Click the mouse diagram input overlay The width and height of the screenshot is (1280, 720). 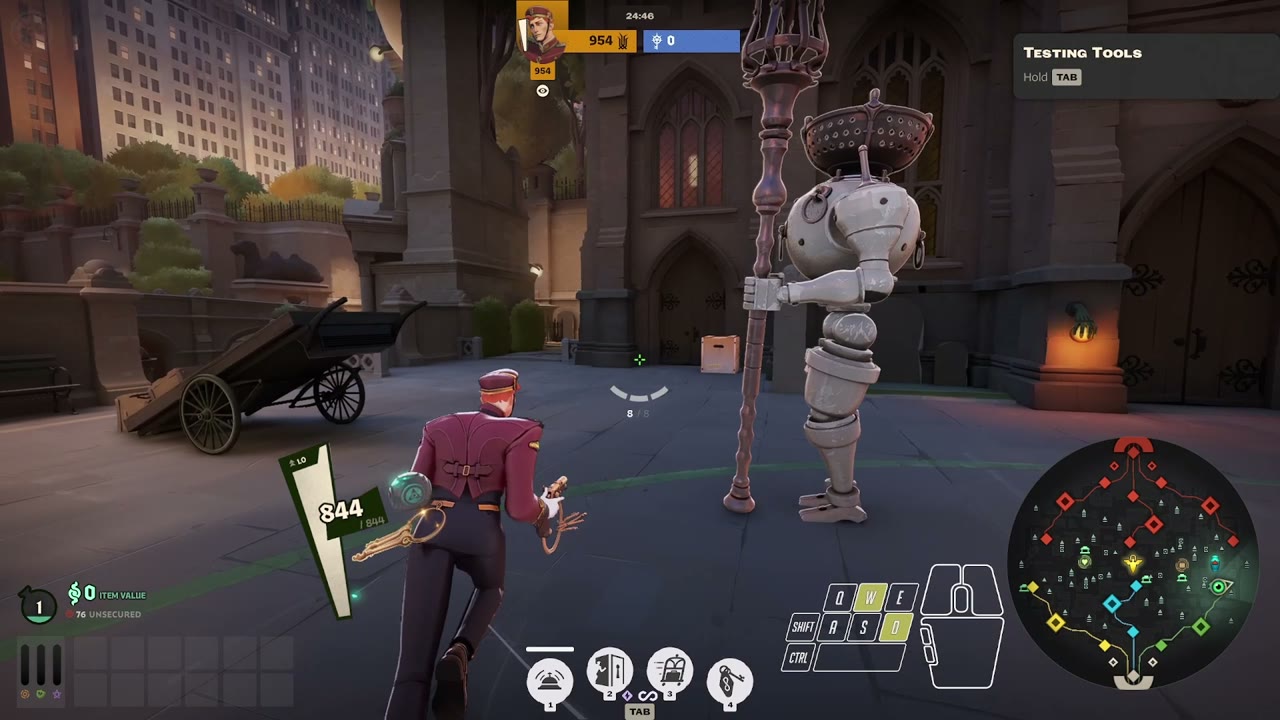click(x=961, y=627)
